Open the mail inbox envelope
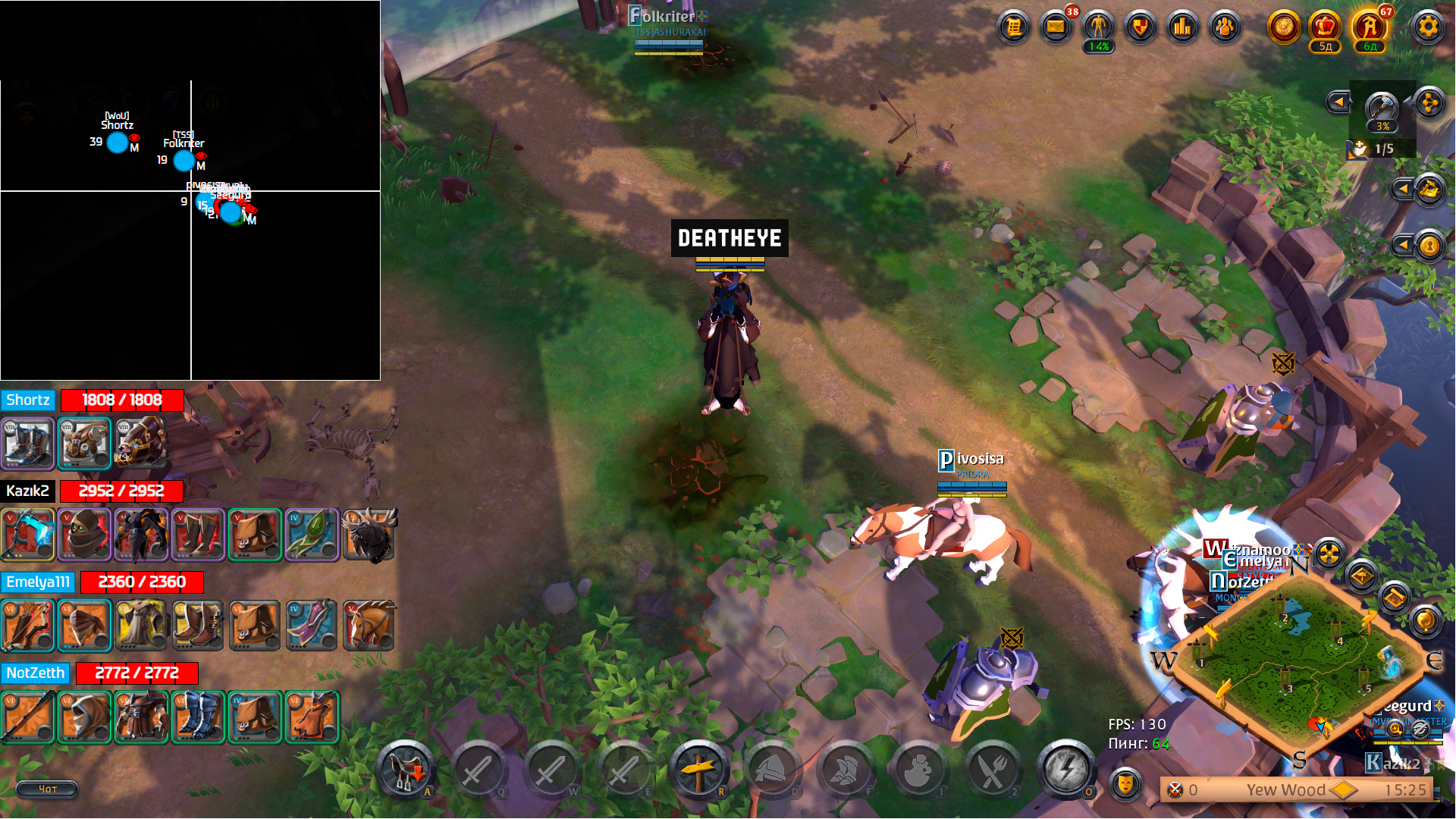Image resolution: width=1456 pixels, height=819 pixels. (1056, 28)
